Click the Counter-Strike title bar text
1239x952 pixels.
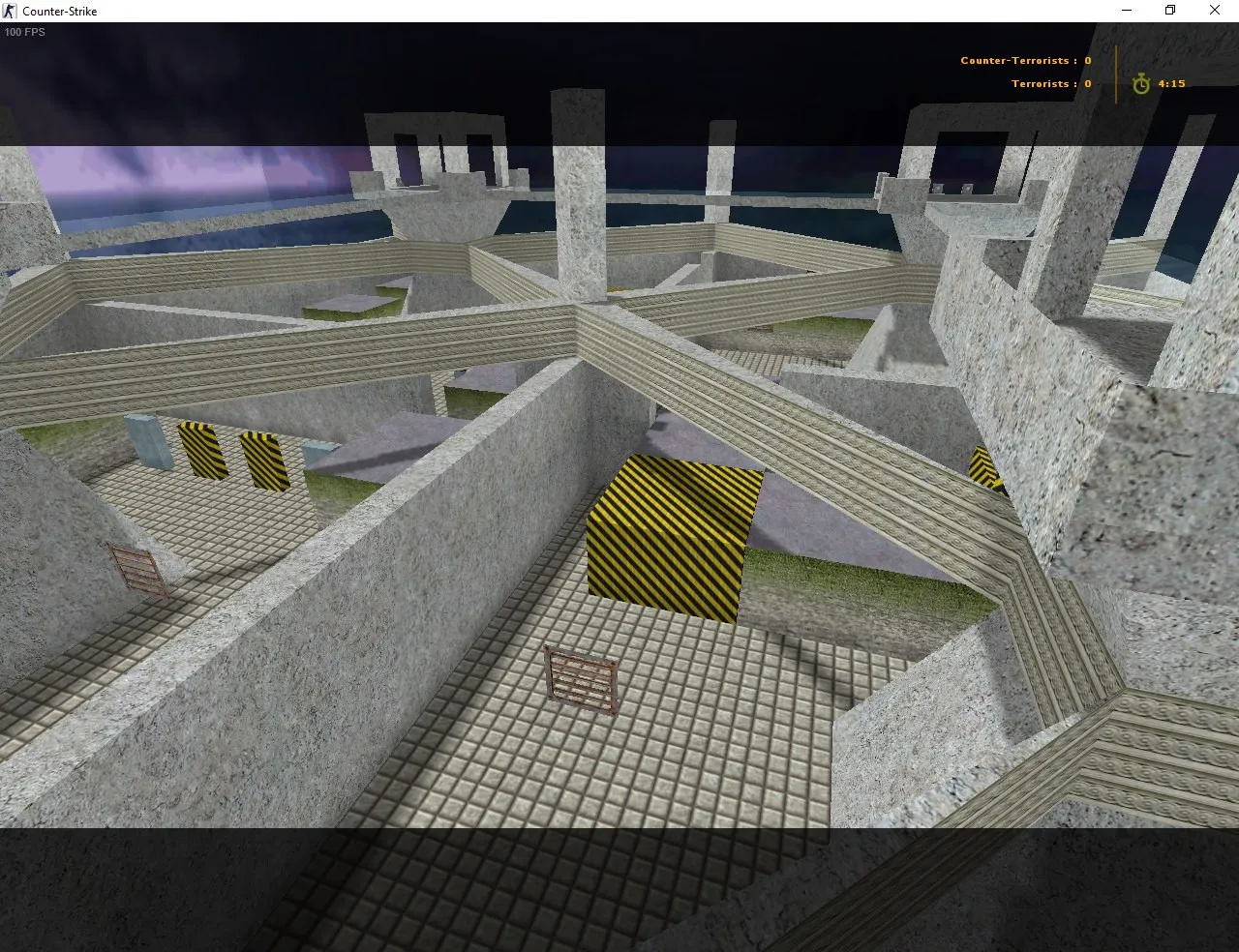(x=60, y=11)
